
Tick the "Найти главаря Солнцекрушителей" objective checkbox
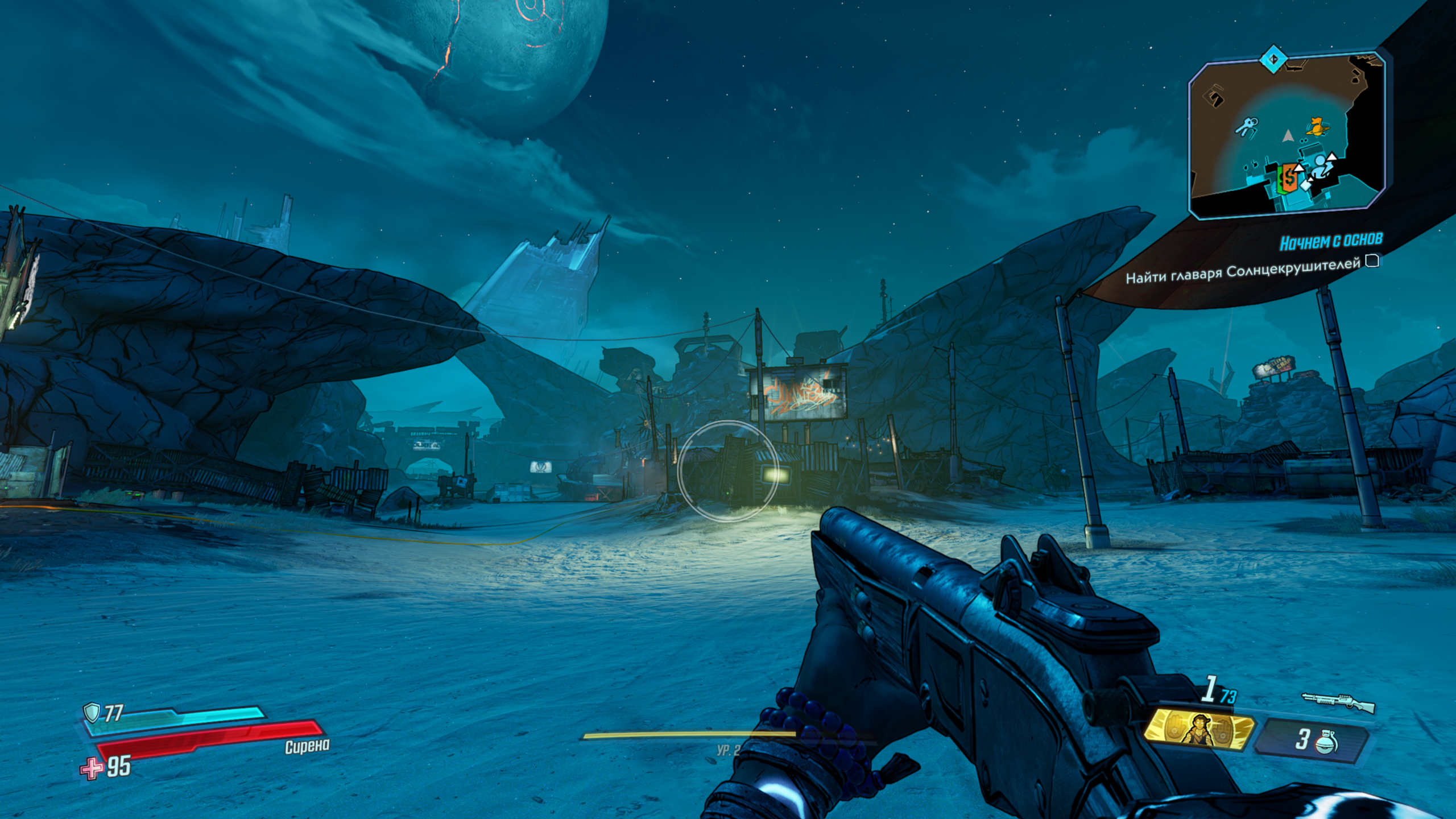point(1372,261)
